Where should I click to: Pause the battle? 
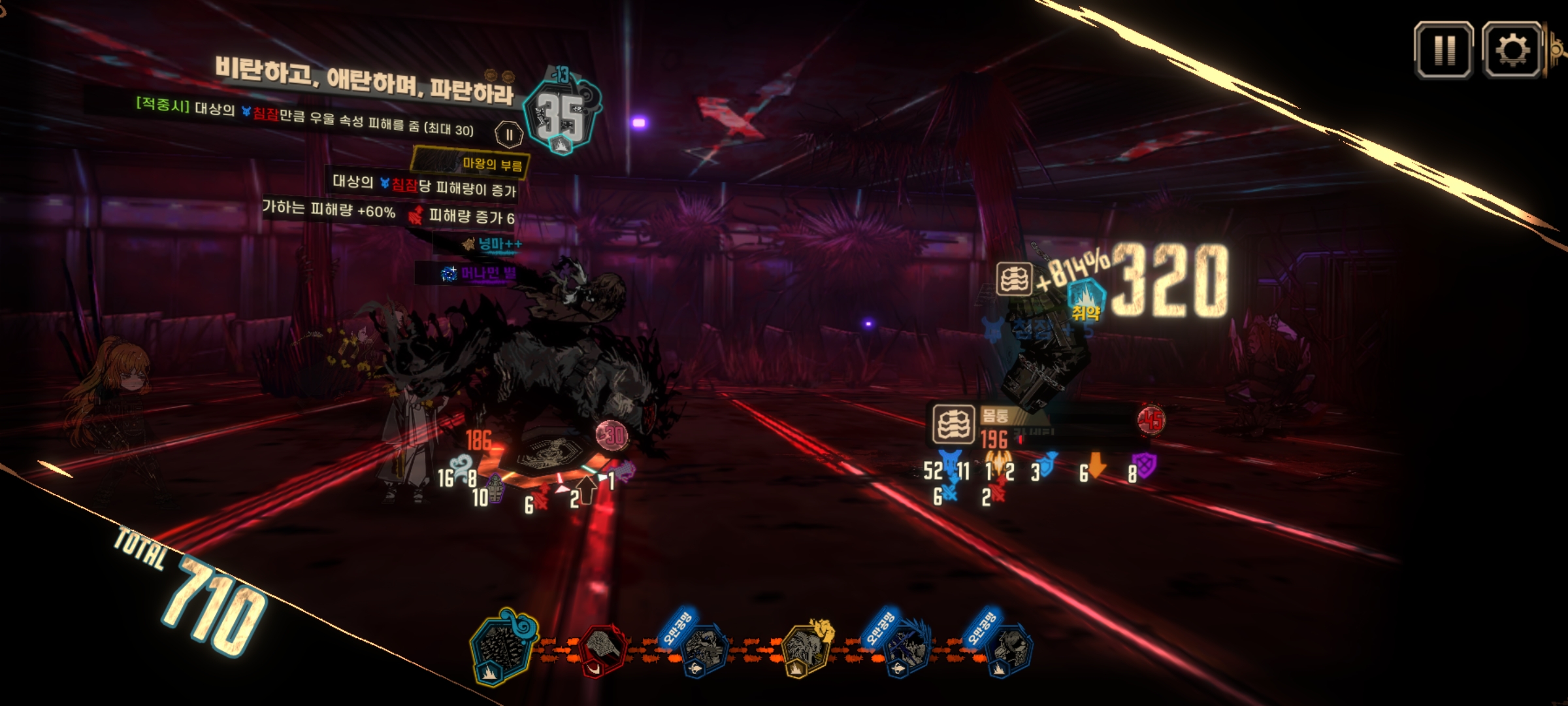tap(1443, 50)
